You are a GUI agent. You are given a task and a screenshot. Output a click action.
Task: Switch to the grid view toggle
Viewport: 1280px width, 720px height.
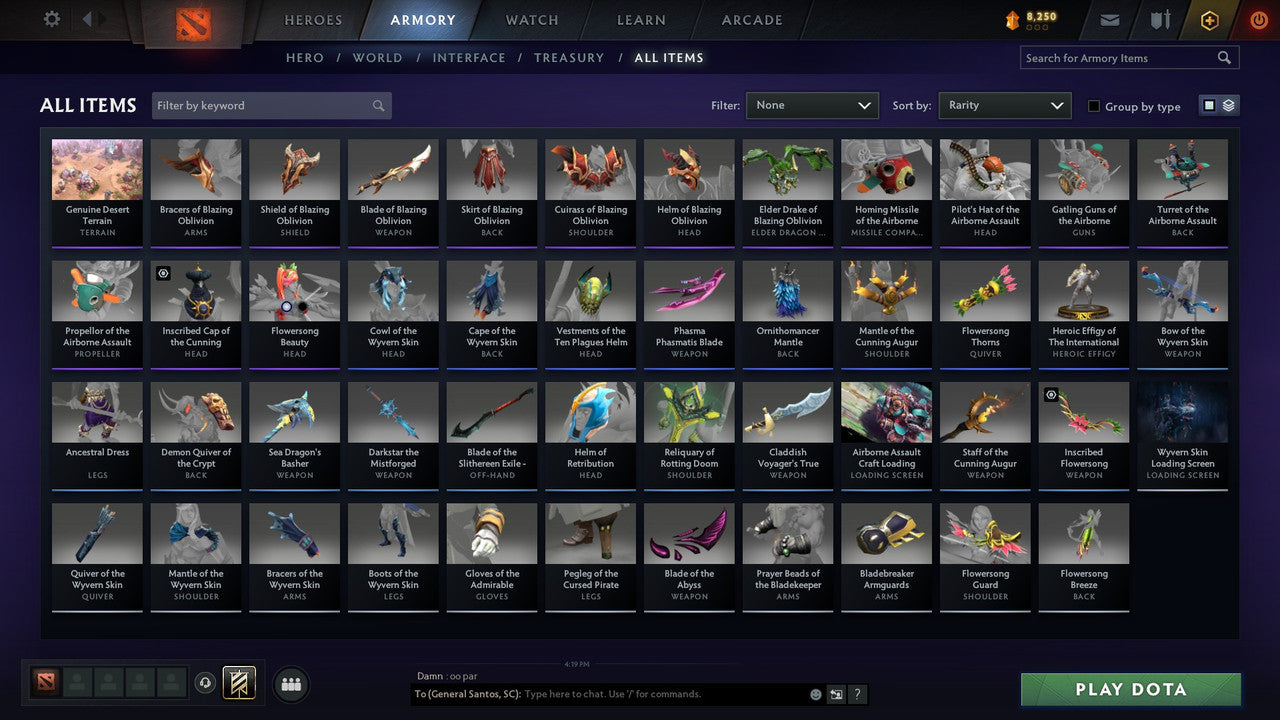click(1209, 104)
